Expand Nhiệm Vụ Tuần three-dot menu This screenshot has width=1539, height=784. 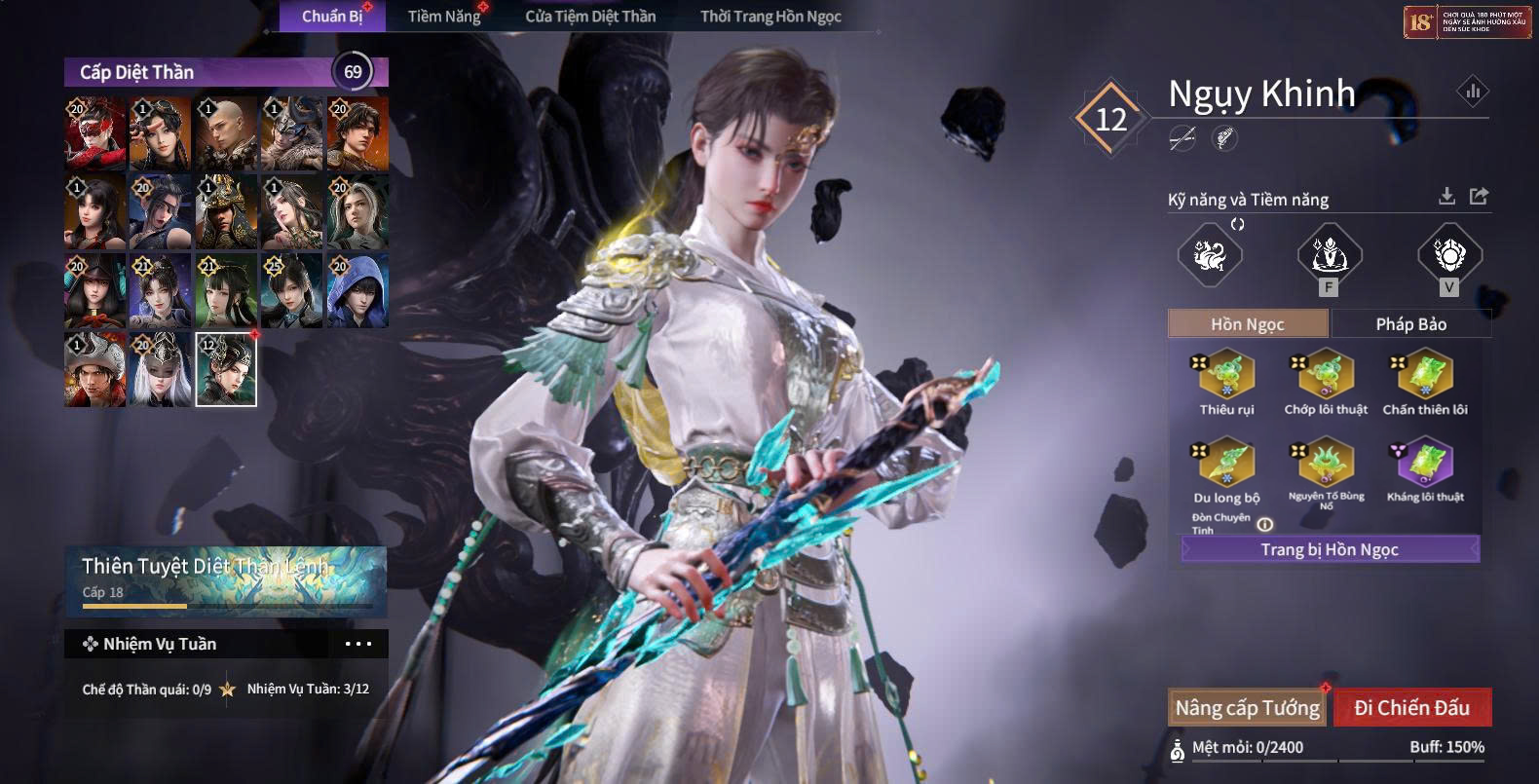(x=357, y=644)
